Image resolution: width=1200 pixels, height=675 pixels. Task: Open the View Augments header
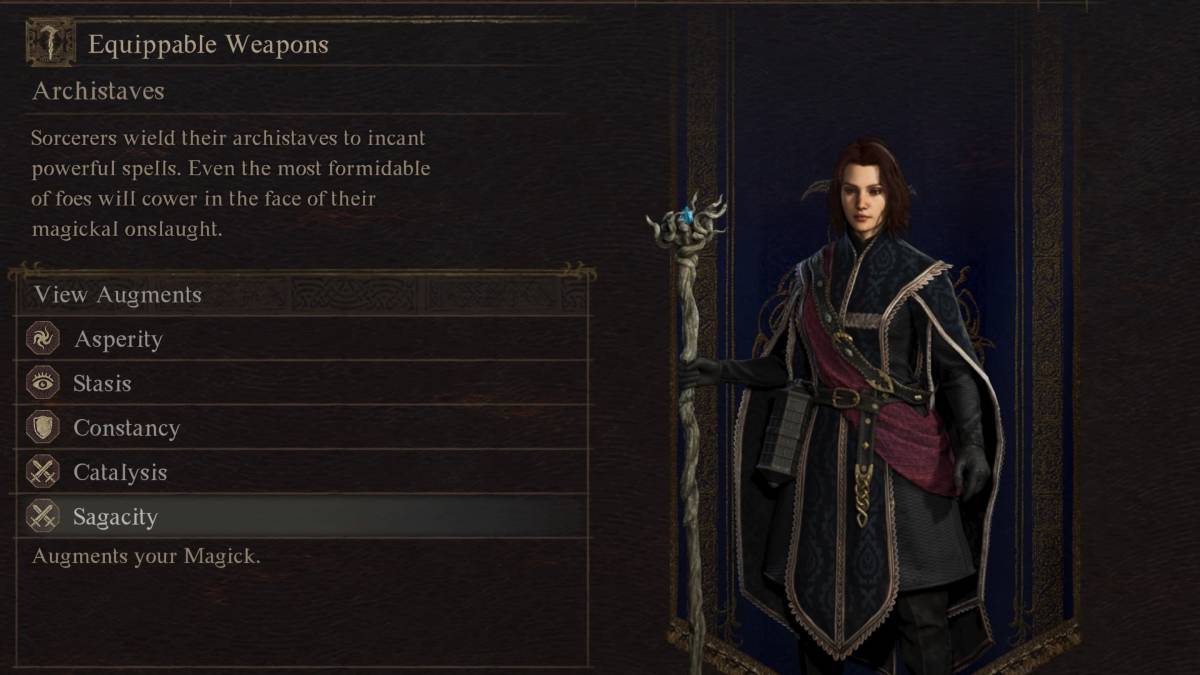(118, 295)
